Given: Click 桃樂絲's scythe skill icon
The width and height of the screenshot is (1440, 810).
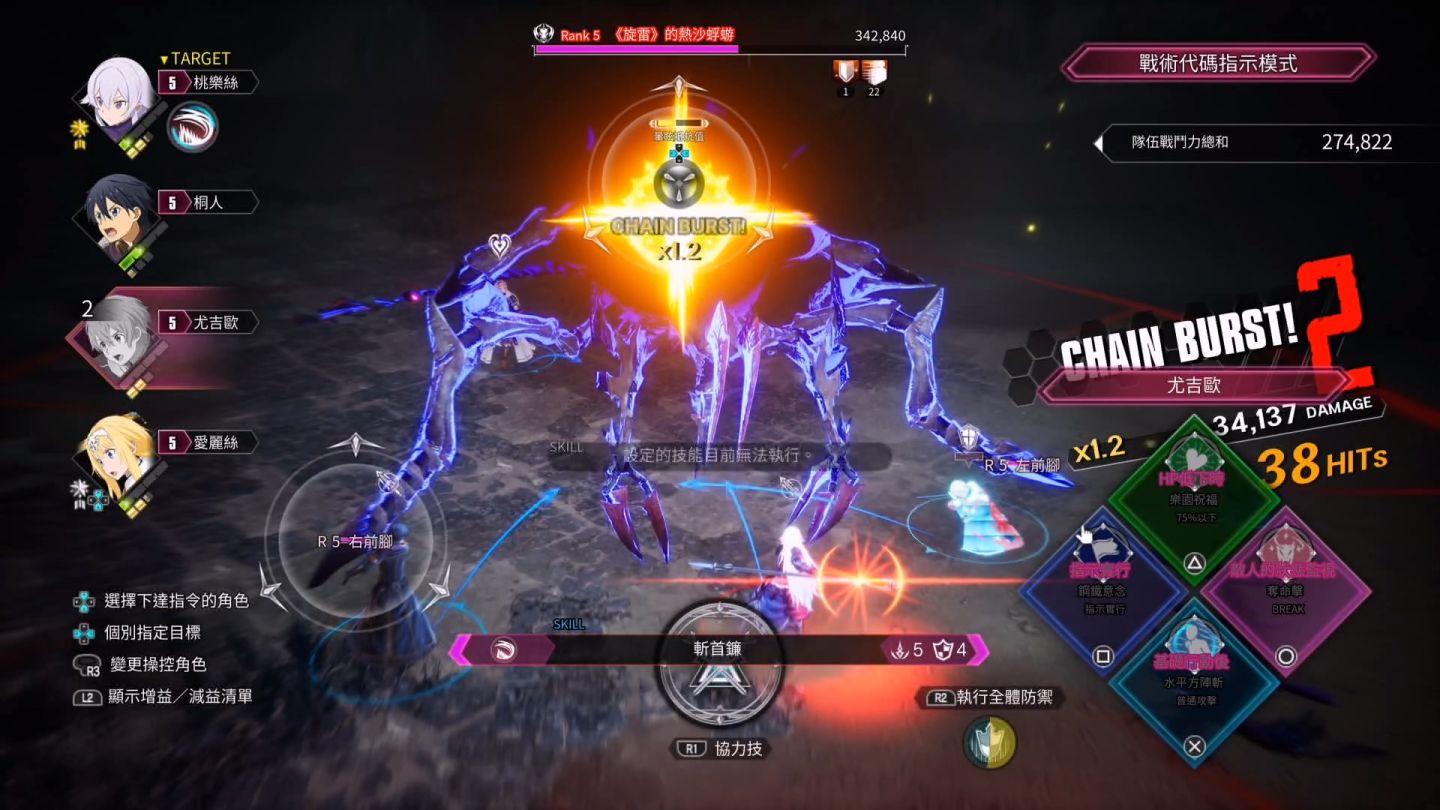Looking at the screenshot, I should click(x=192, y=127).
